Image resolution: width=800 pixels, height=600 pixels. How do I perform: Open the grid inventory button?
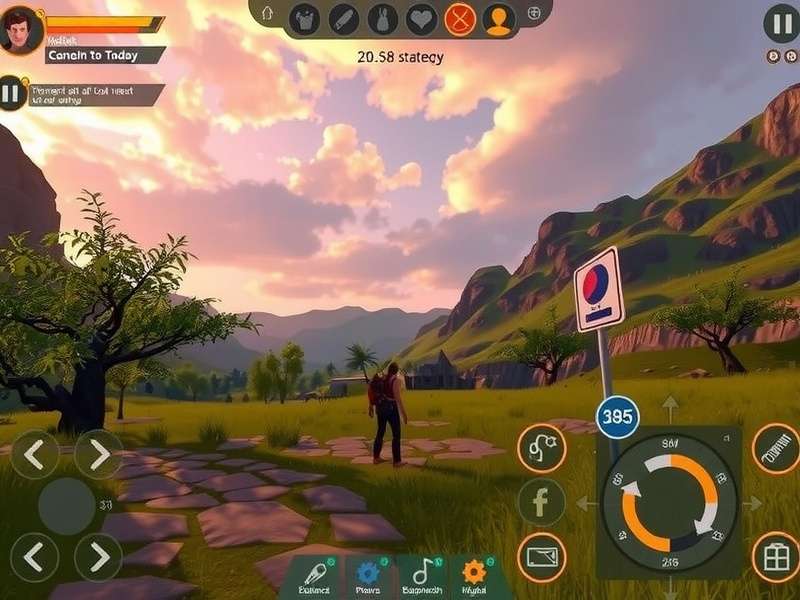click(x=775, y=556)
